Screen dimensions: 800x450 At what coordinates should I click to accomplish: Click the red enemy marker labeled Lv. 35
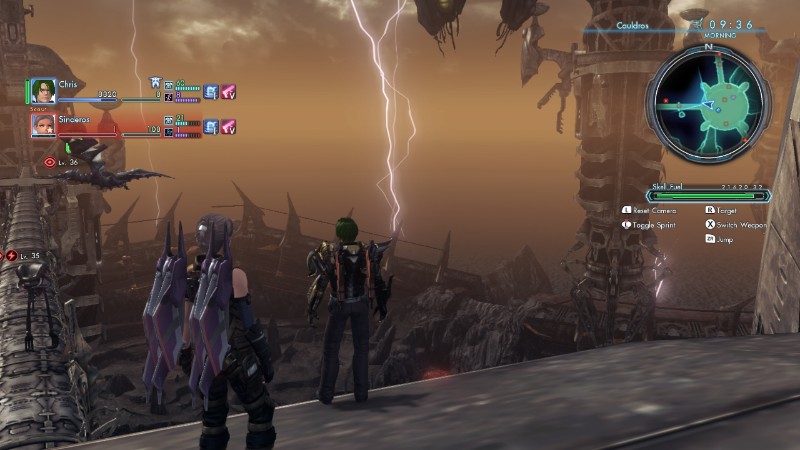click(x=11, y=256)
